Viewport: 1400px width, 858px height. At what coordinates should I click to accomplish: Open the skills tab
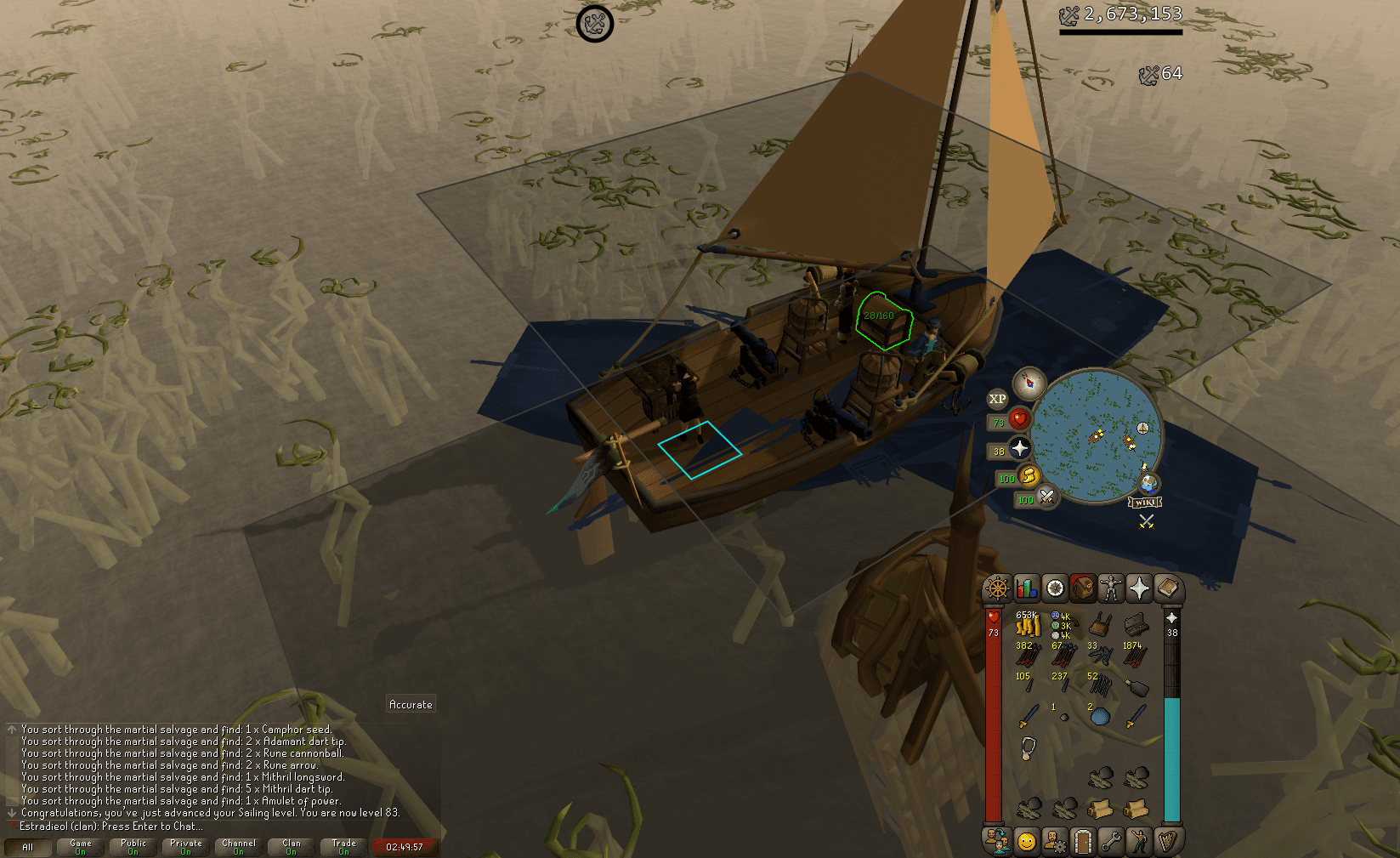click(1025, 587)
